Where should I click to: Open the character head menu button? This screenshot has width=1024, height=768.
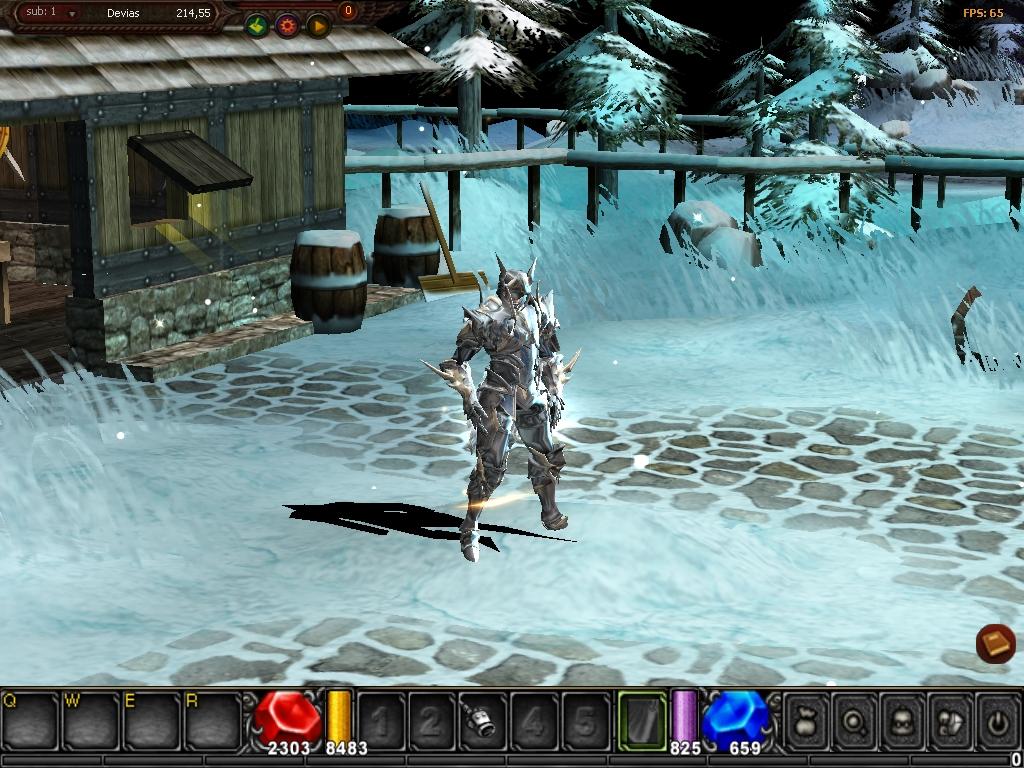coord(902,720)
